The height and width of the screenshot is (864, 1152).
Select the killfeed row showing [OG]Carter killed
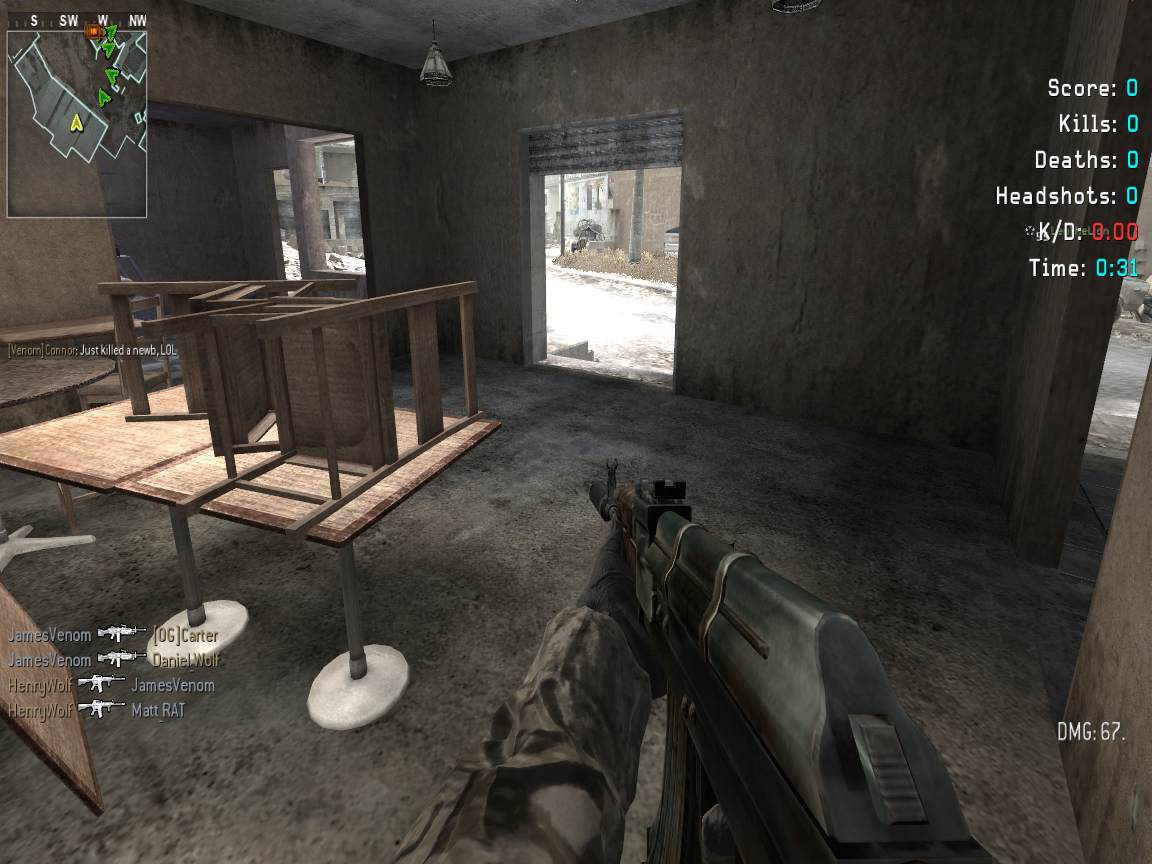[x=112, y=634]
